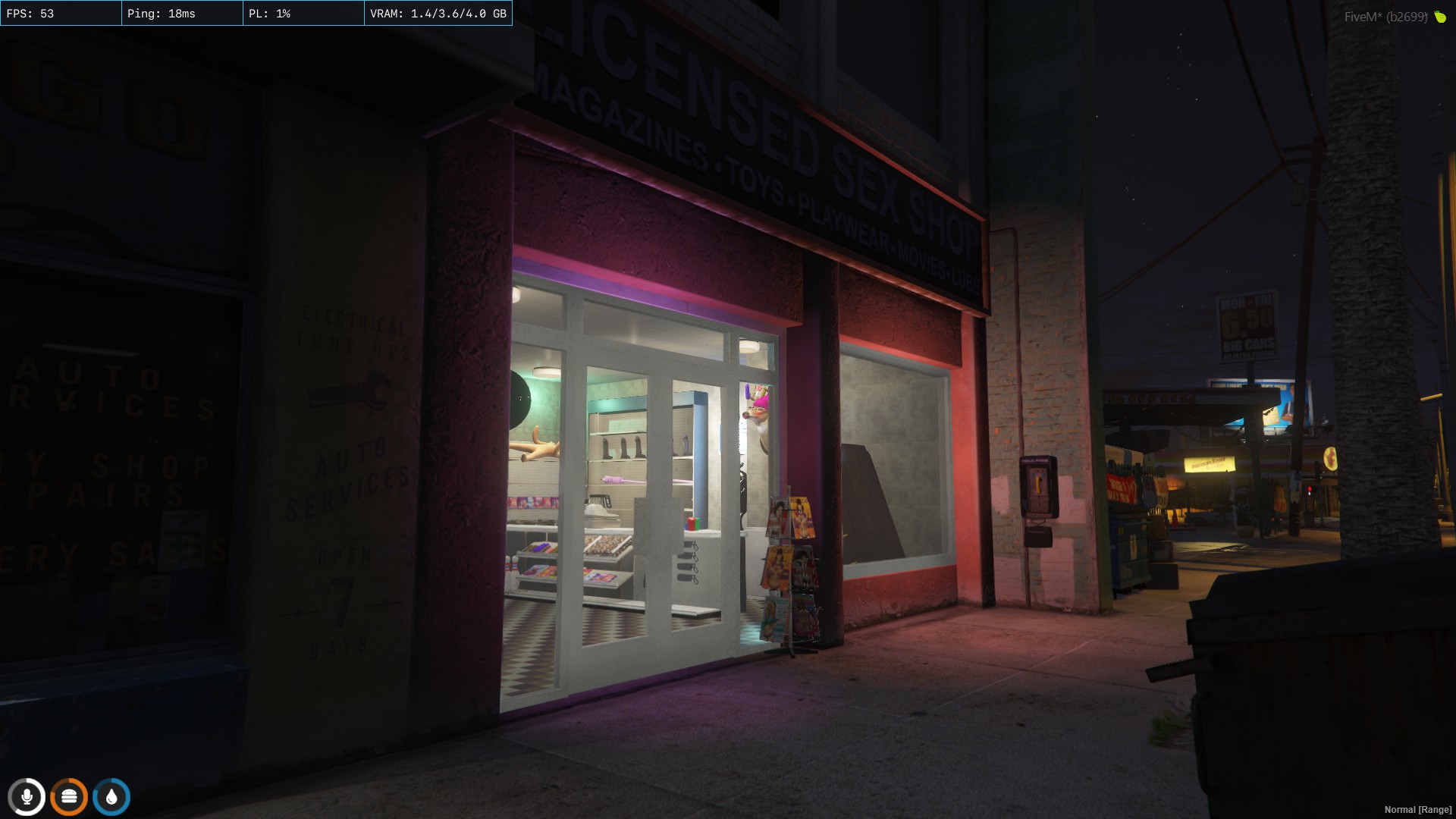Click the microphone voice status icon
This screenshot has height=819, width=1456.
coord(27,797)
